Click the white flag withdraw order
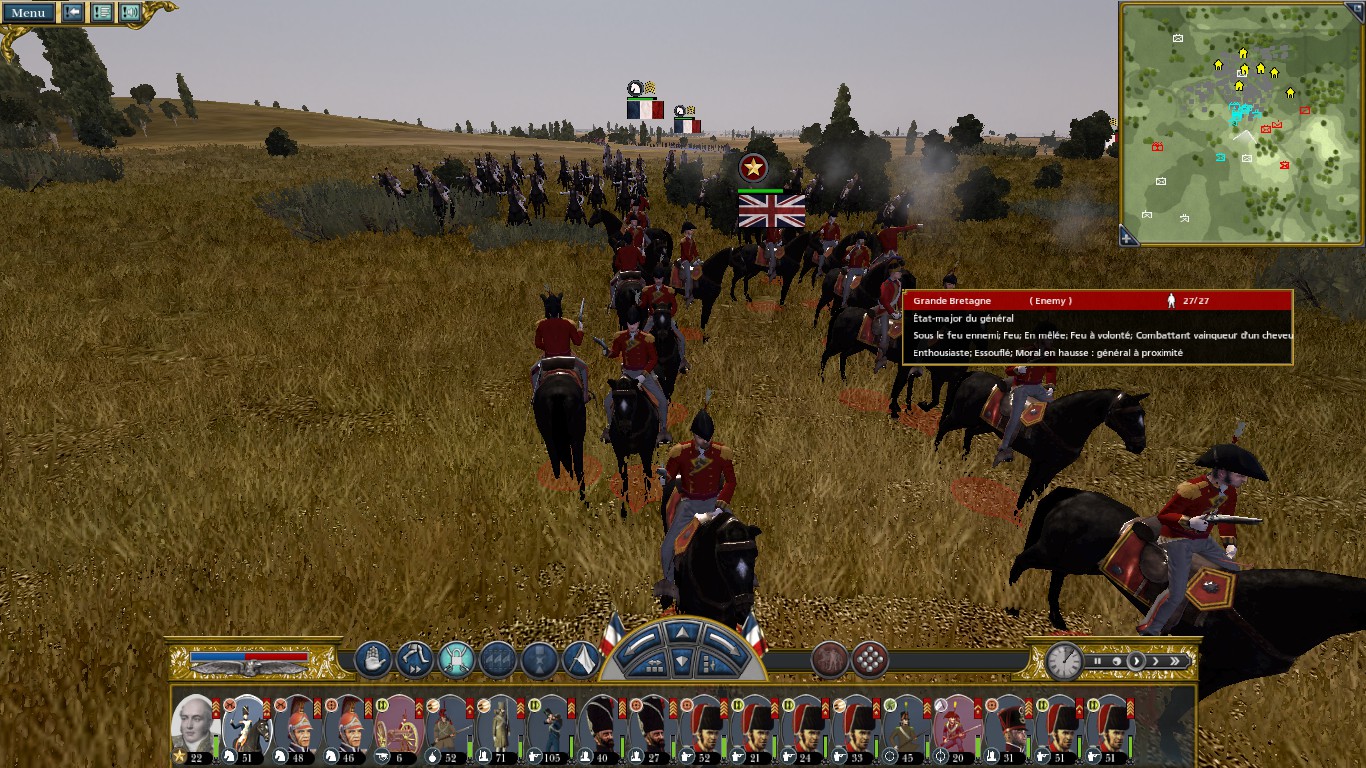This screenshot has height=768, width=1366. pos(581,659)
